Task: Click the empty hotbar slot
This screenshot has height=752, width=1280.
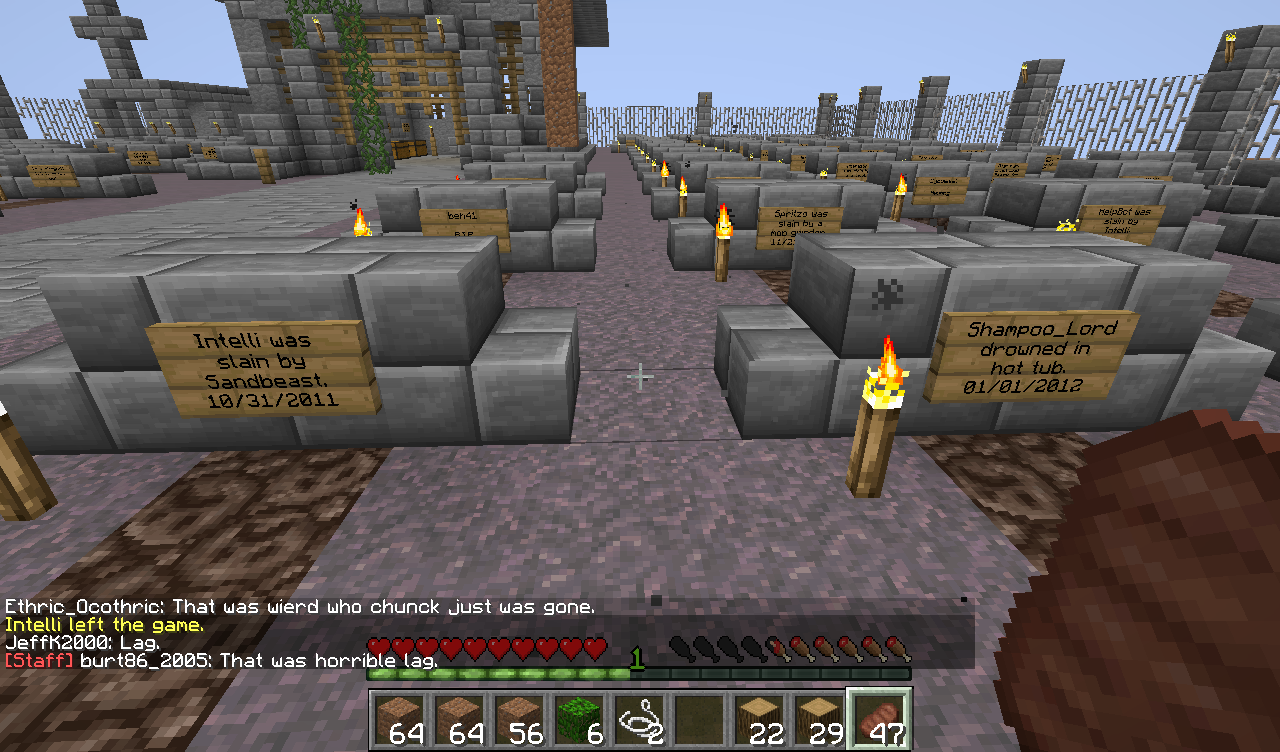Action: tap(698, 718)
